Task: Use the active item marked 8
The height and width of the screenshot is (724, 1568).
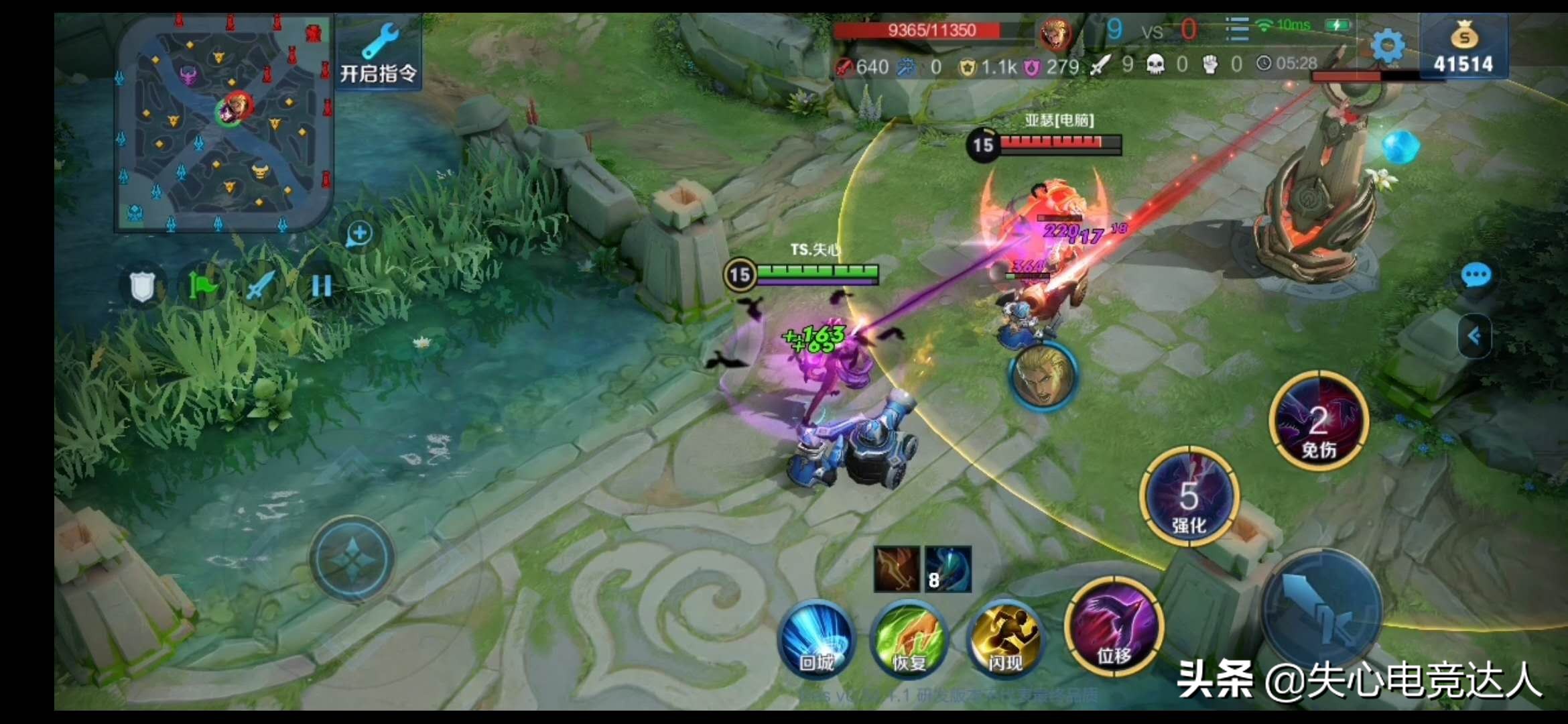Action: point(948,569)
